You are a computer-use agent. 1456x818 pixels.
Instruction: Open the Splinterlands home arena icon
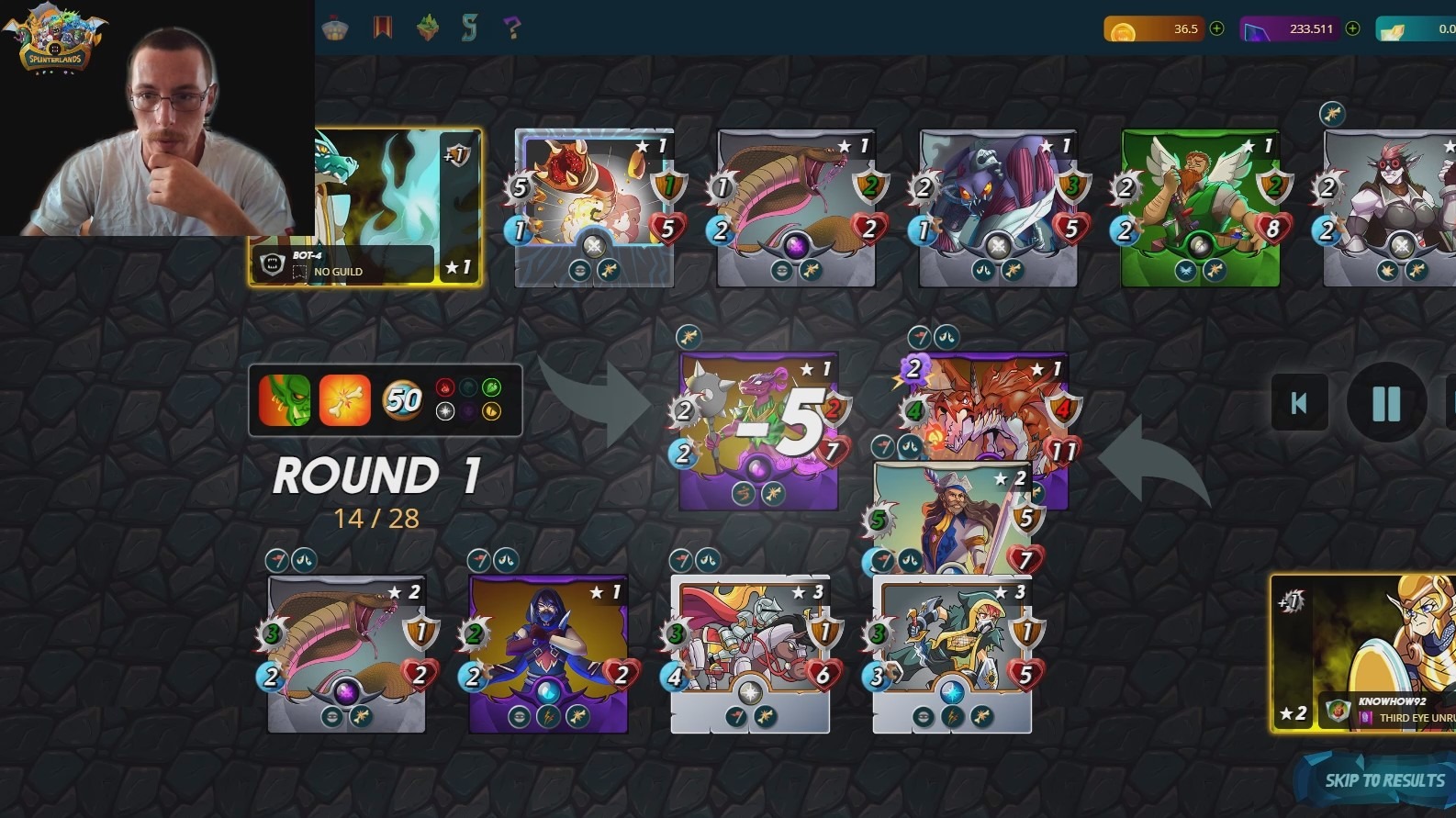(x=335, y=28)
